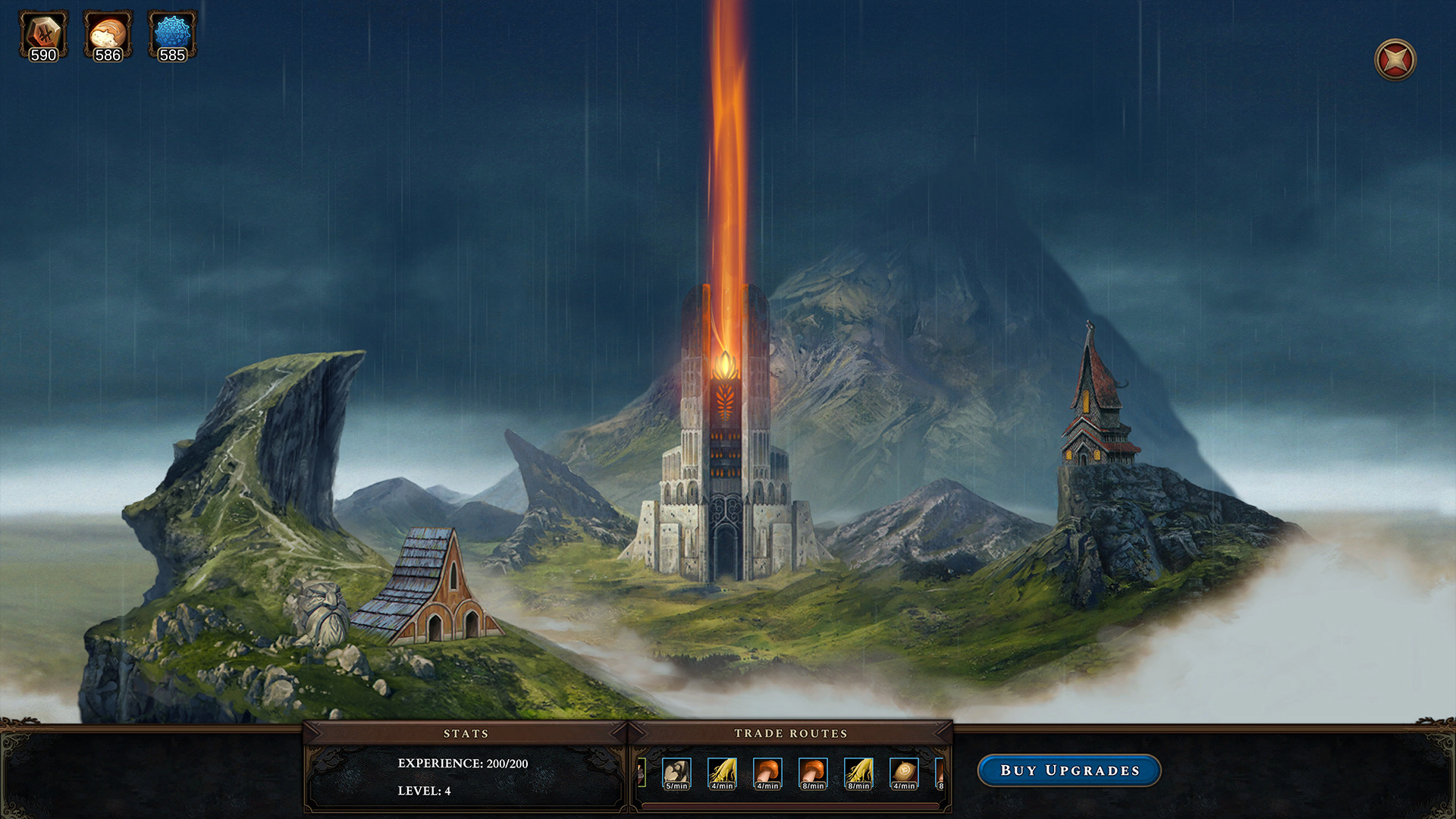Select the yellow root trade route at 8/min
1456x819 pixels.
pyautogui.click(x=858, y=773)
